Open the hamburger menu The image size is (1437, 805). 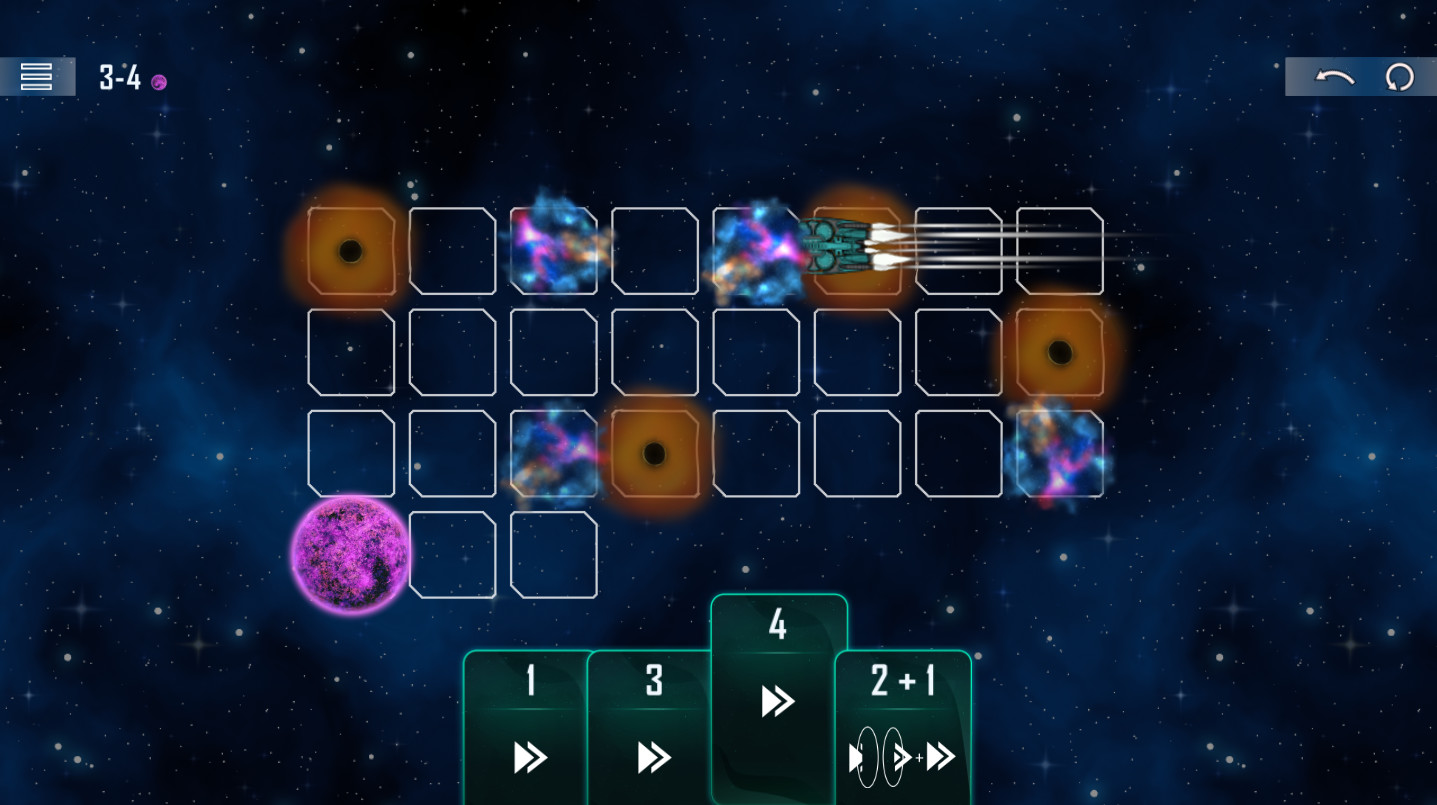(37, 76)
